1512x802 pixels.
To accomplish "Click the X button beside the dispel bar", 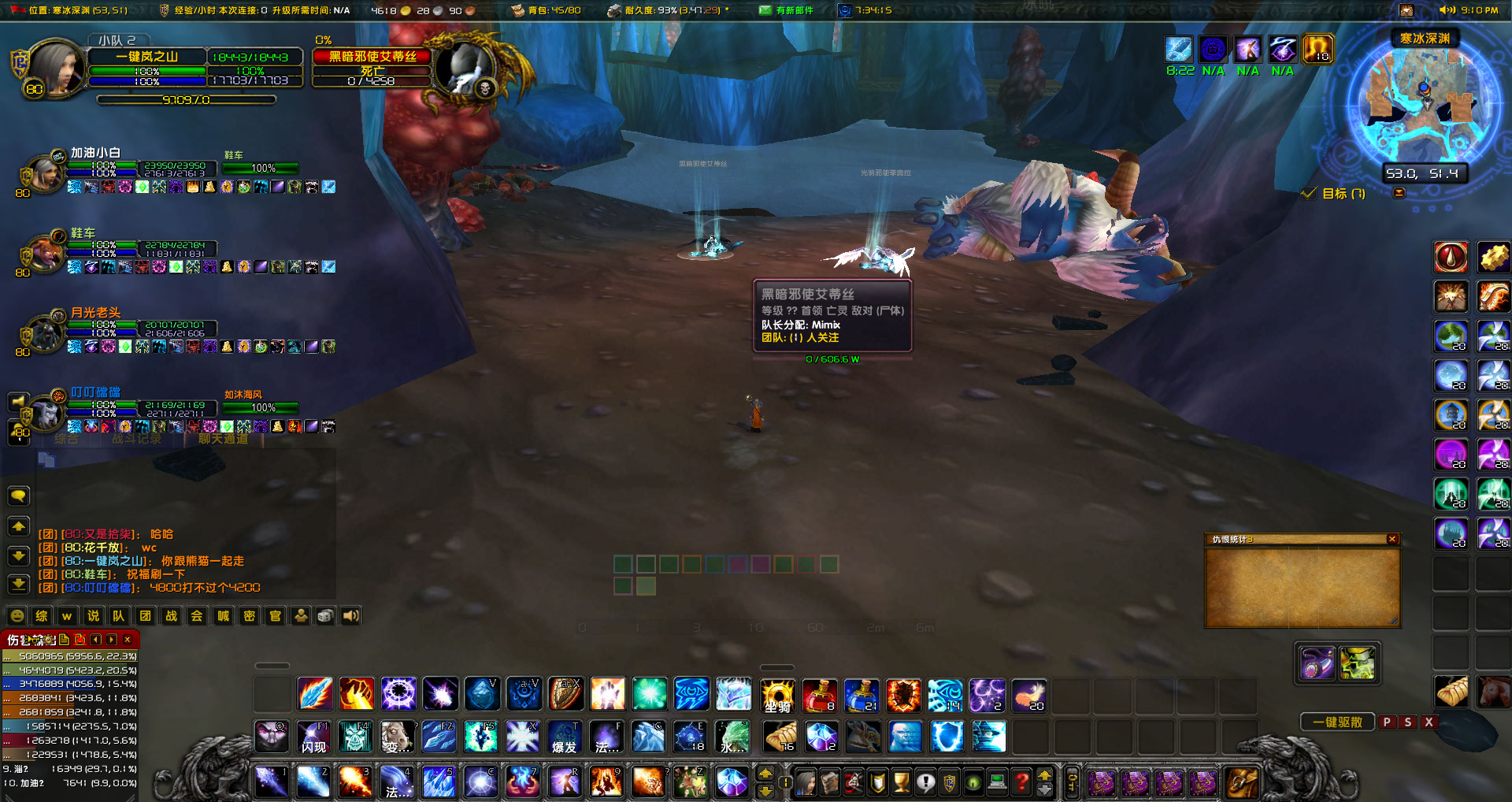I will click(x=1428, y=722).
